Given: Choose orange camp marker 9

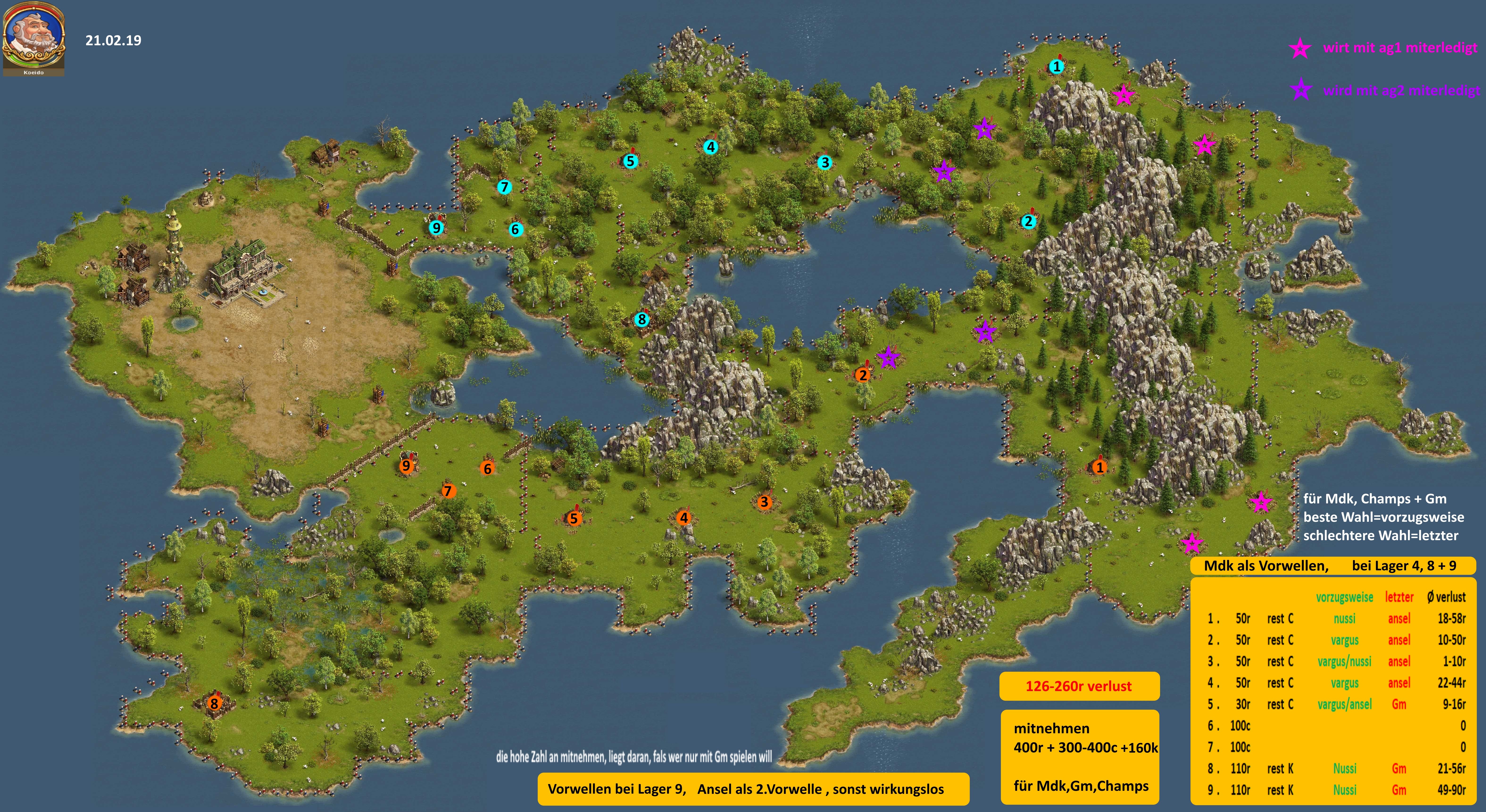Looking at the screenshot, I should click(406, 466).
